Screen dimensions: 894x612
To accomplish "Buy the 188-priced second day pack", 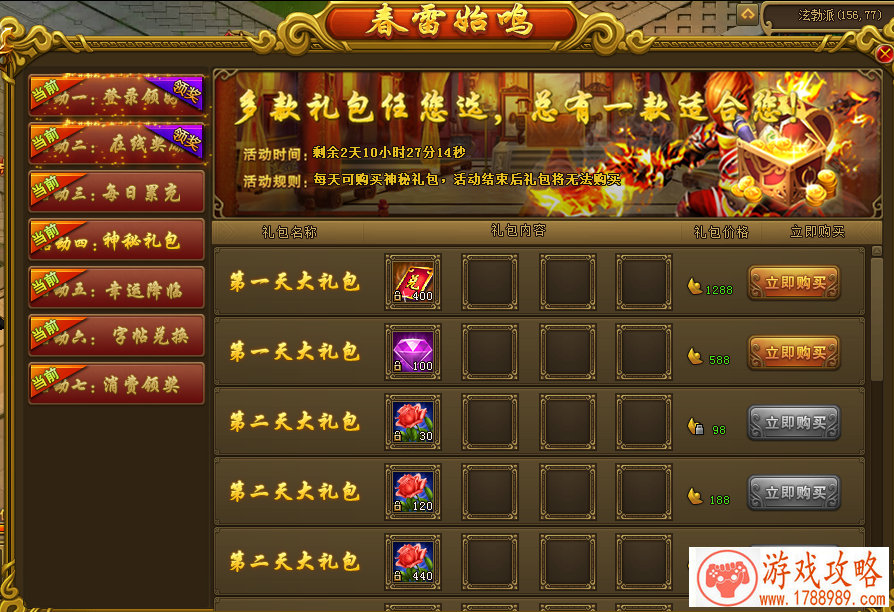I will (794, 493).
